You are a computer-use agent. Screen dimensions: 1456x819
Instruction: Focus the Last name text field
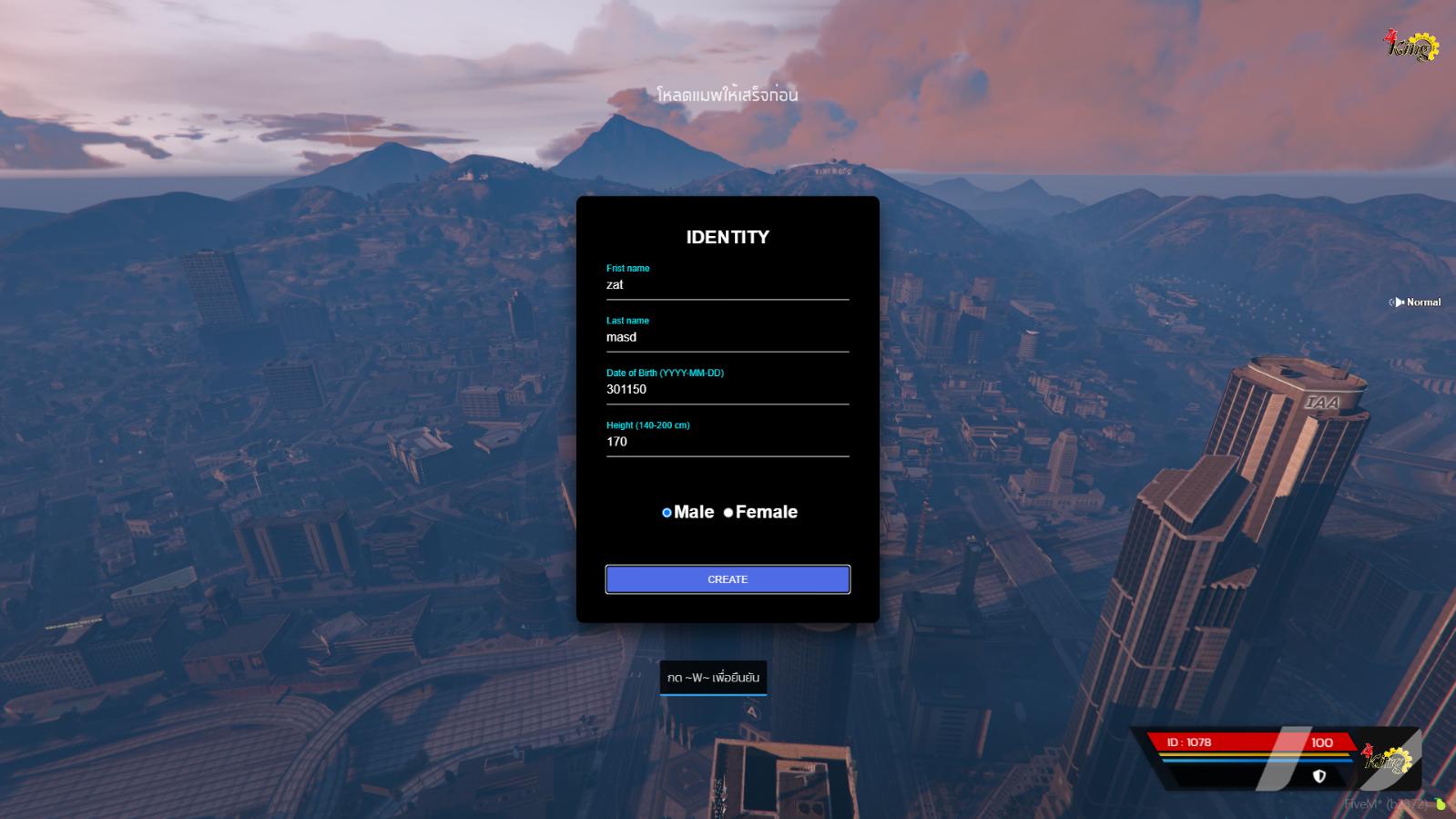click(x=727, y=337)
